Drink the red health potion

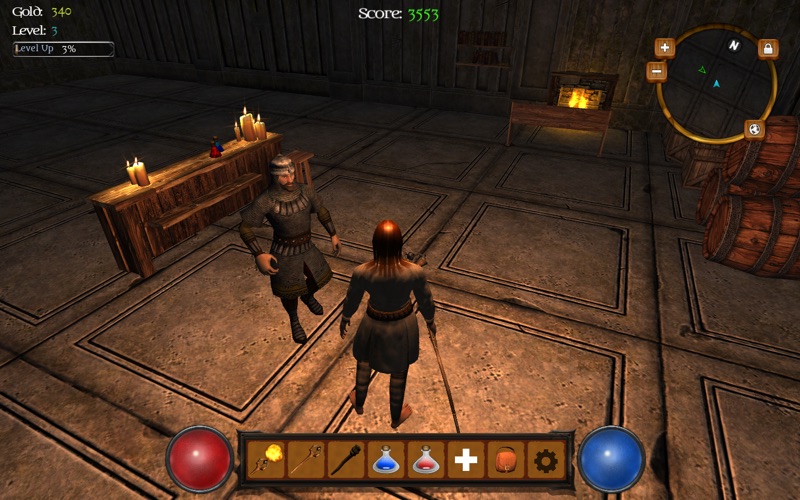click(x=426, y=460)
